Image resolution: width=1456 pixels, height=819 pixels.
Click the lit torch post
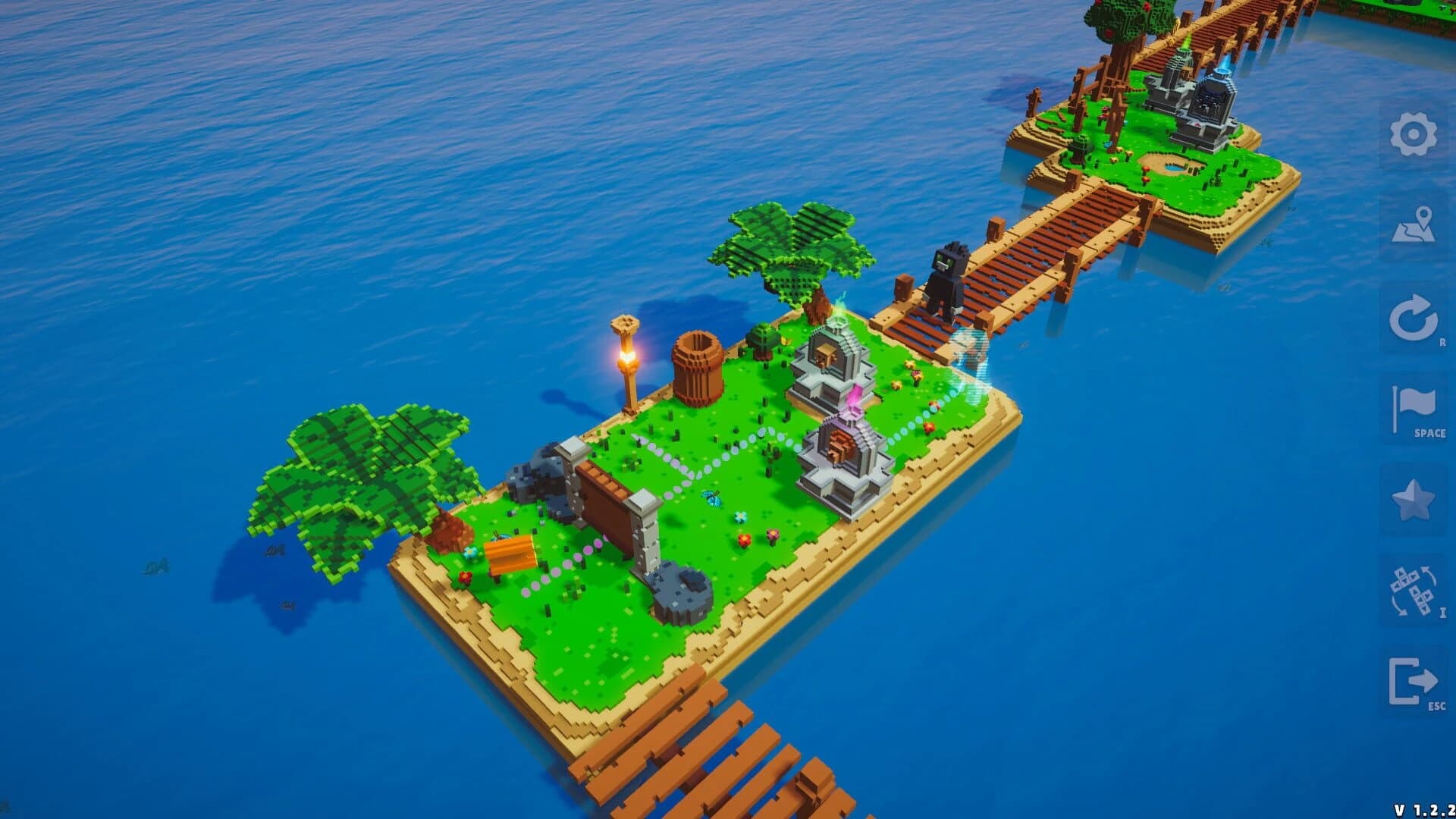626,356
